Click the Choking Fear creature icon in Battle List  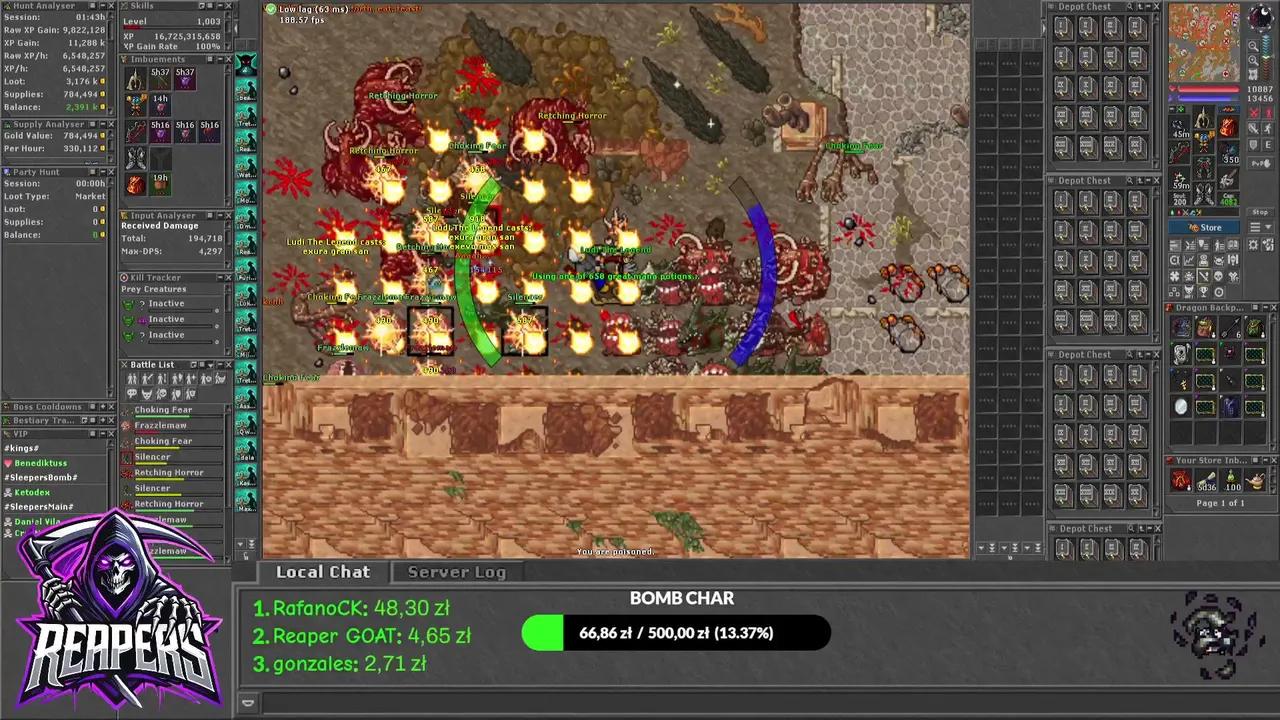click(126, 410)
